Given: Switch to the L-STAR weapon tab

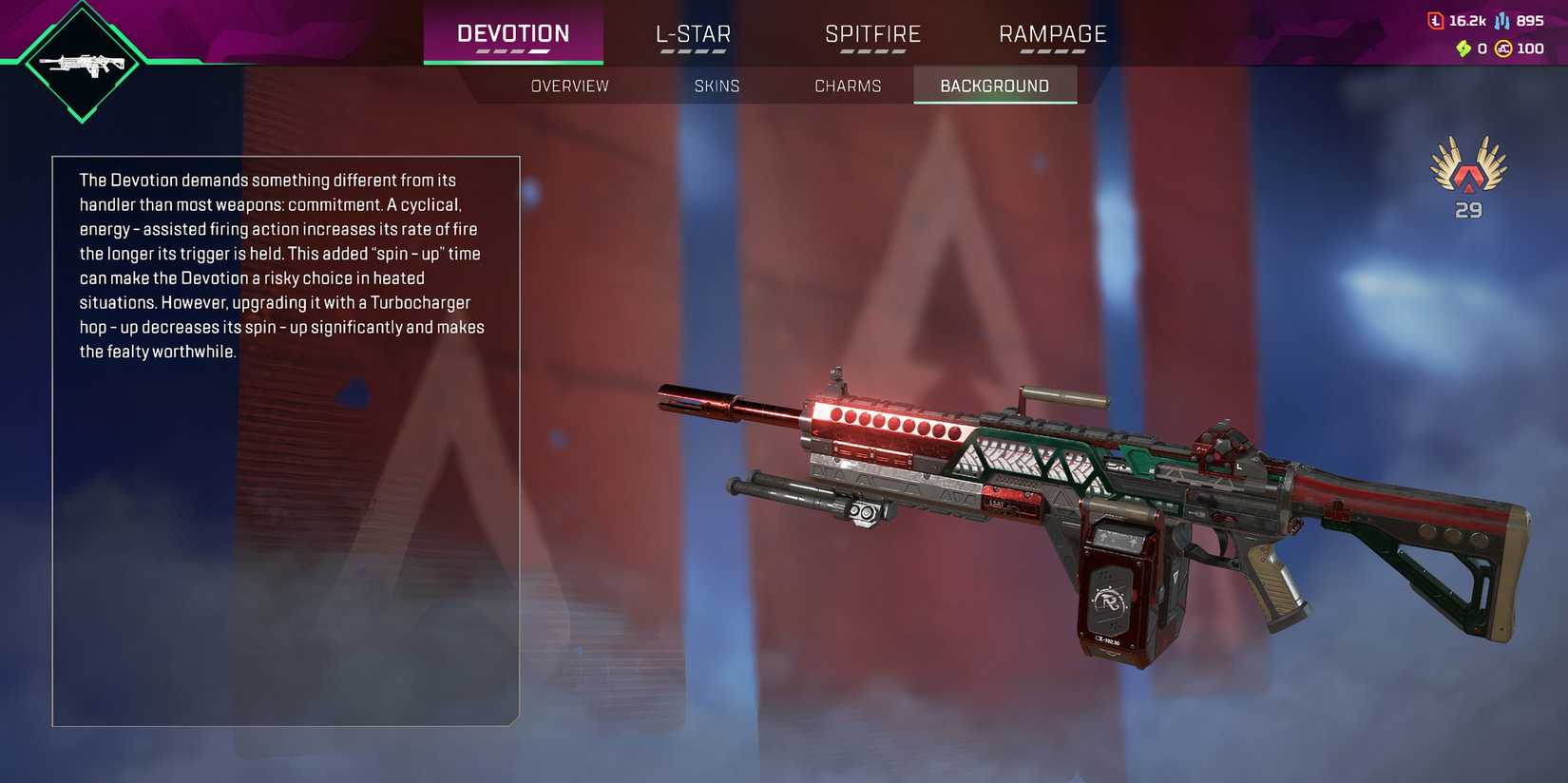Looking at the screenshot, I should coord(692,34).
